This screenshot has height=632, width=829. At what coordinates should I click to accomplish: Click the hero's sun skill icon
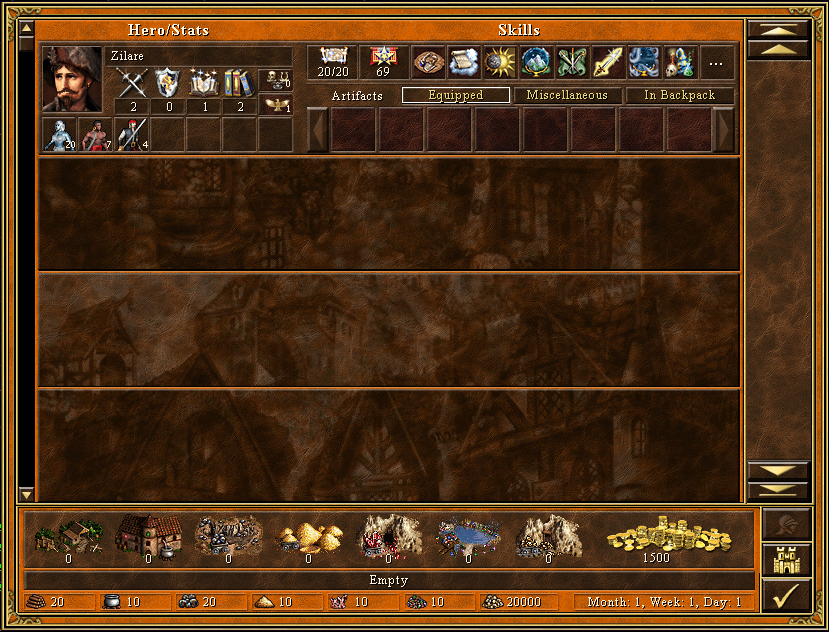coord(499,63)
